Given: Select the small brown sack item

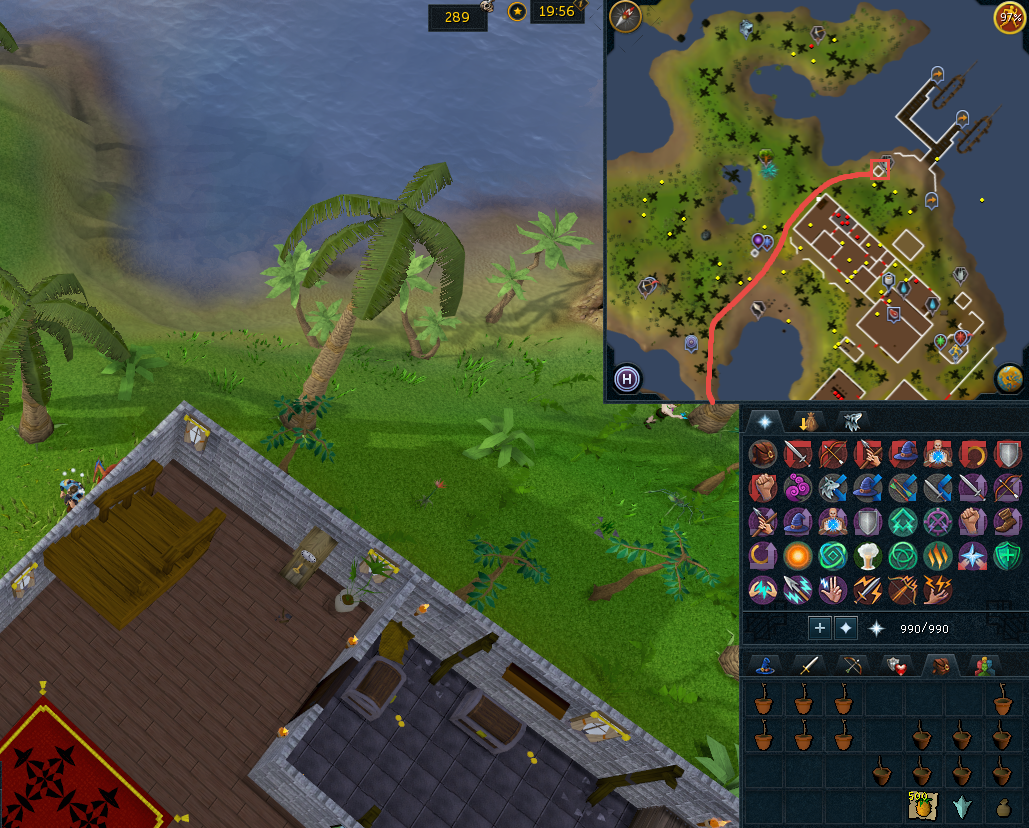Looking at the screenshot, I should (x=1003, y=806).
